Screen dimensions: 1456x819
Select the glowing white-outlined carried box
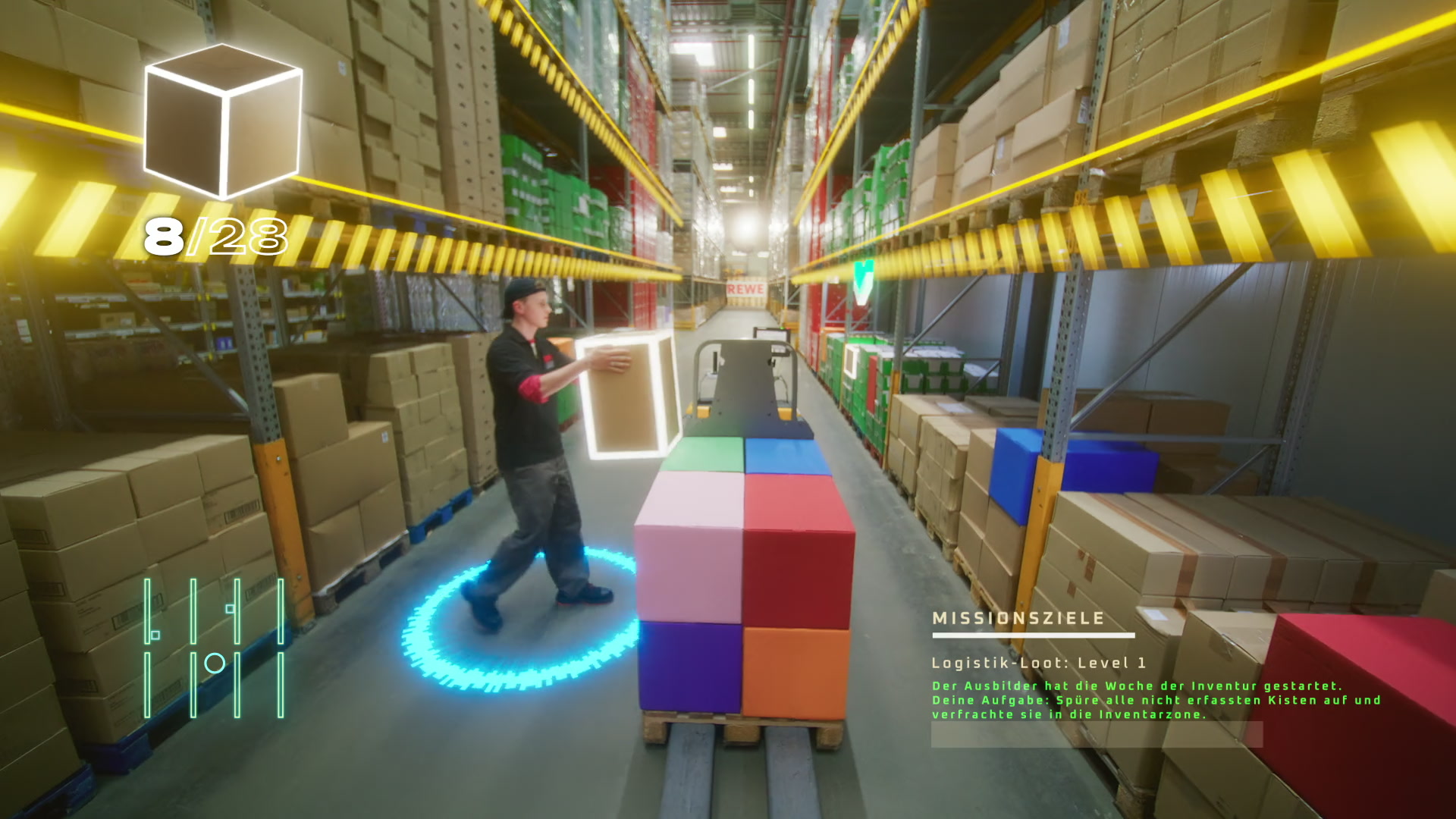click(629, 396)
